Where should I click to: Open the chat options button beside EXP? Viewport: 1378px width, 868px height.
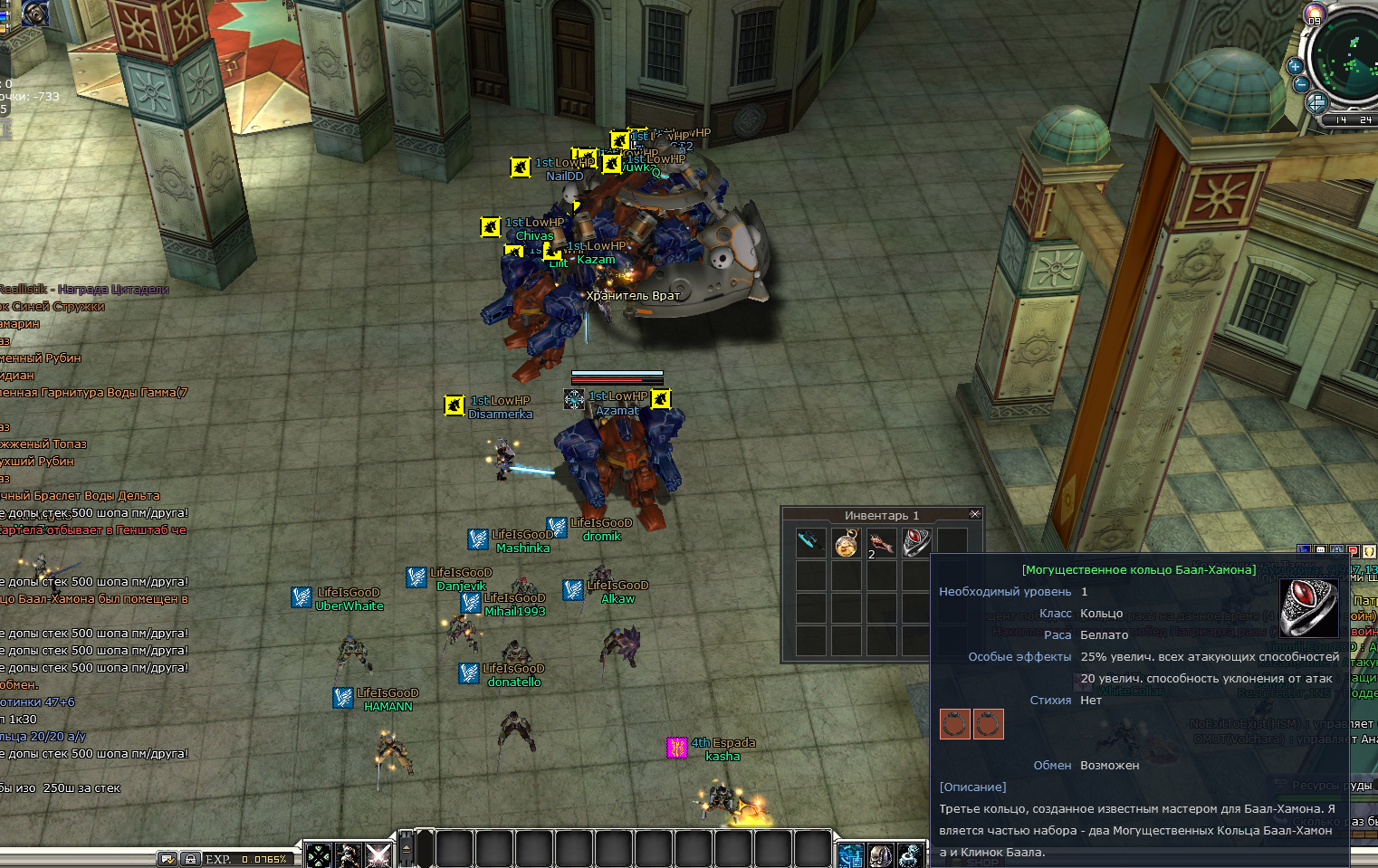pyautogui.click(x=167, y=858)
